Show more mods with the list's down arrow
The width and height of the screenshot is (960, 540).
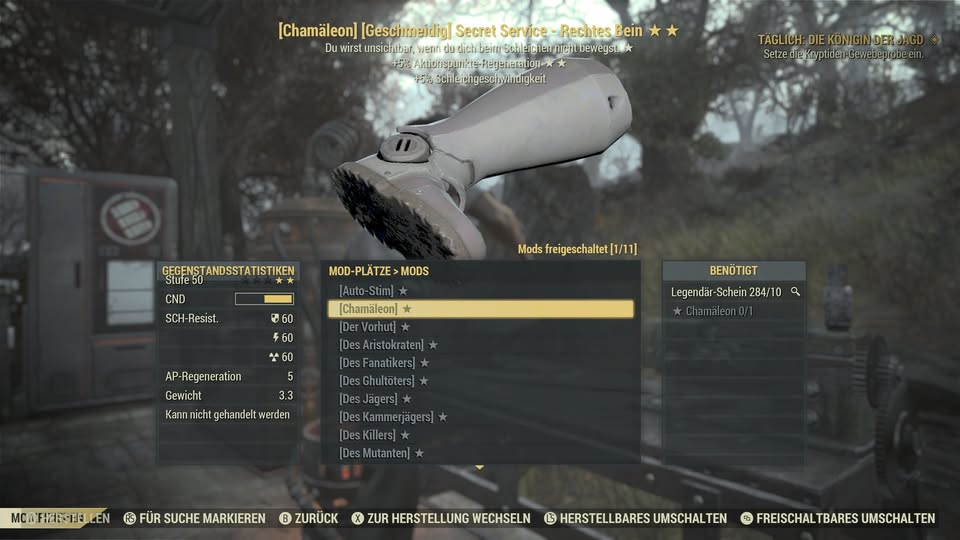pos(480,467)
